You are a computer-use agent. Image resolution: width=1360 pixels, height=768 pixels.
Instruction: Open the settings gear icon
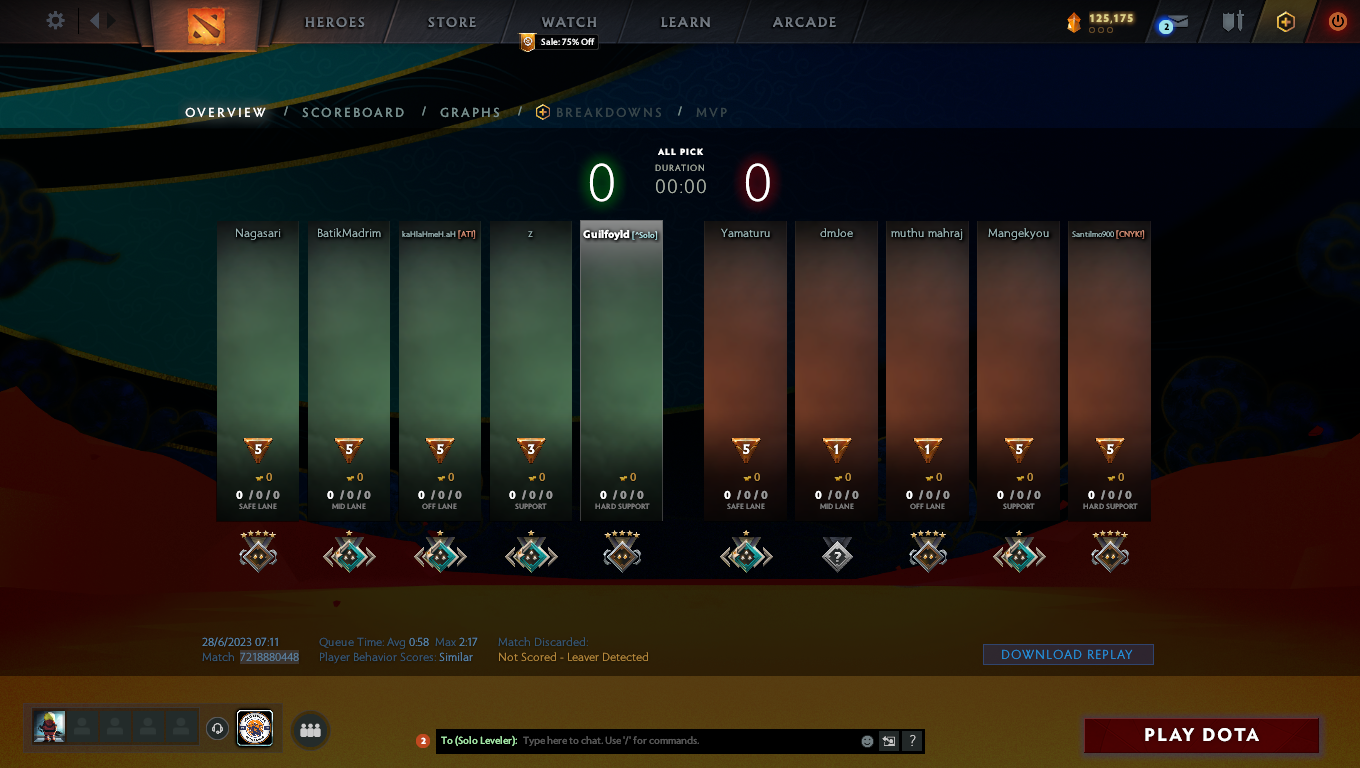(55, 20)
